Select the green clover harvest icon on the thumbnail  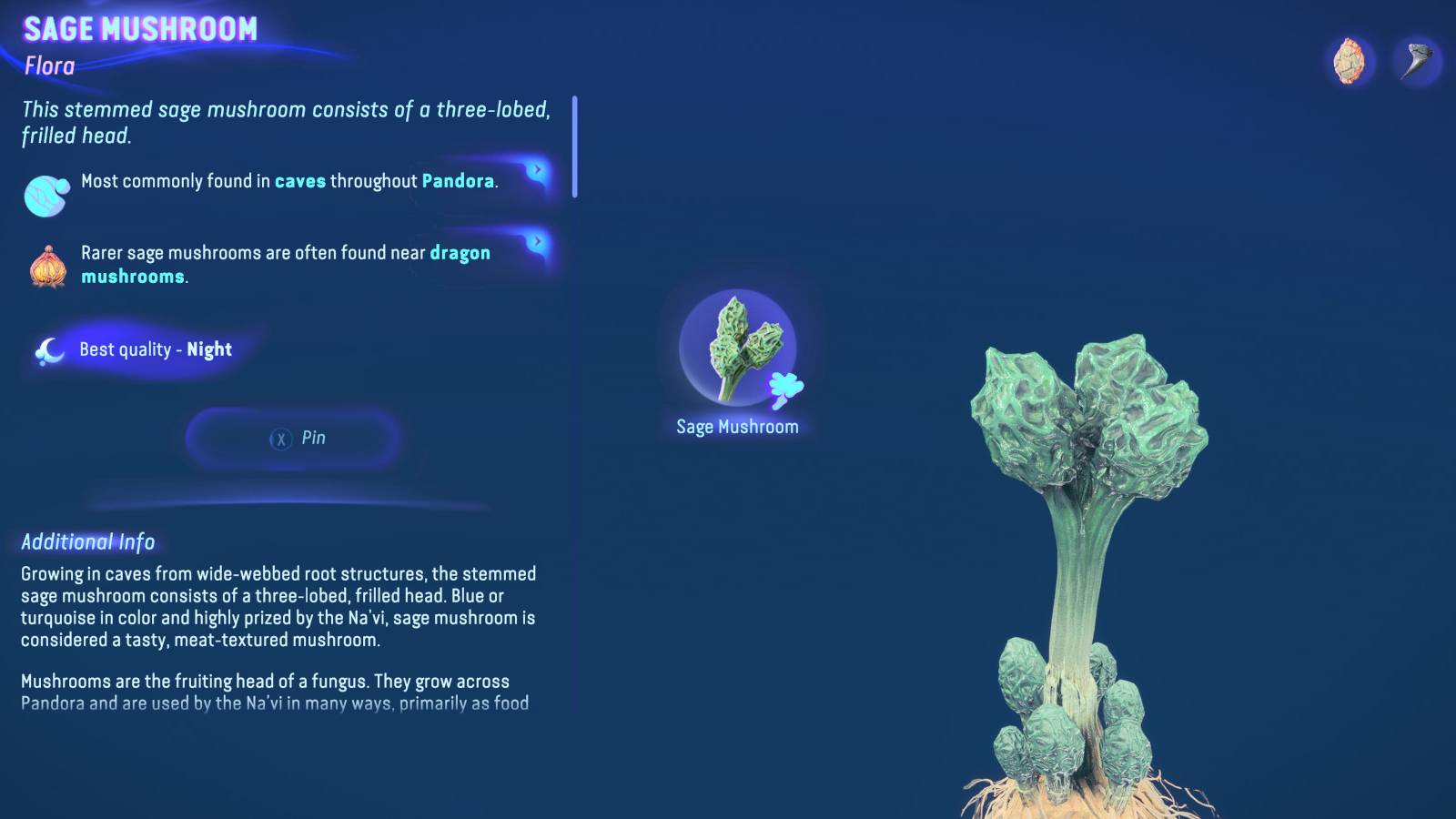tap(784, 388)
